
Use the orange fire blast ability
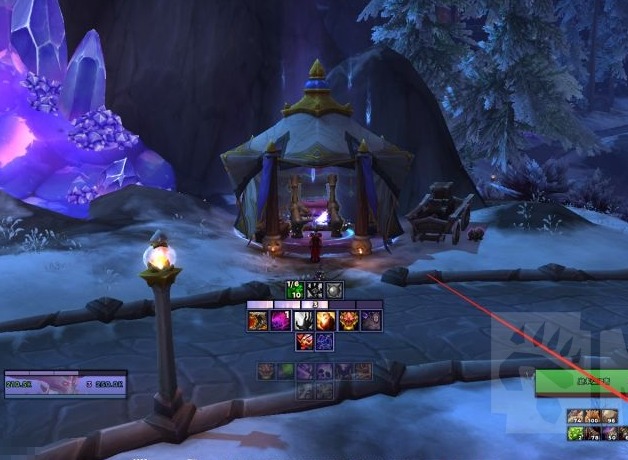click(325, 321)
